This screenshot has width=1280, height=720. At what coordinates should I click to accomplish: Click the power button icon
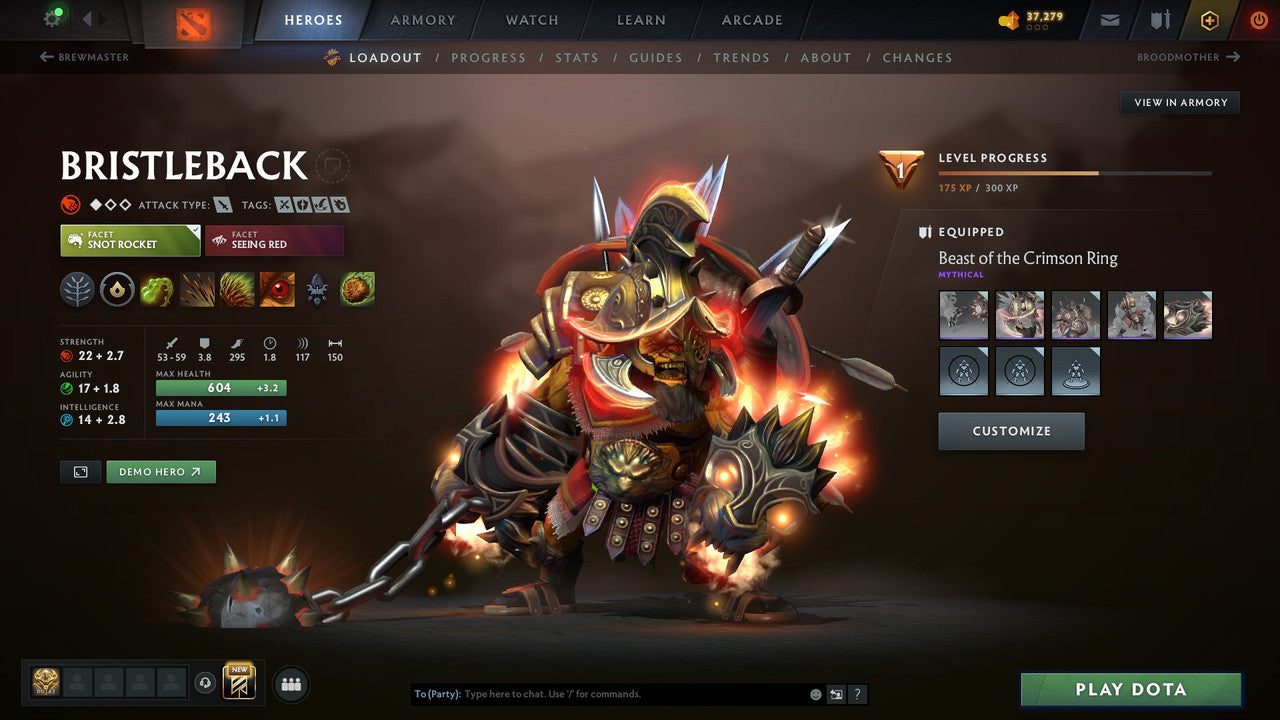(1257, 19)
